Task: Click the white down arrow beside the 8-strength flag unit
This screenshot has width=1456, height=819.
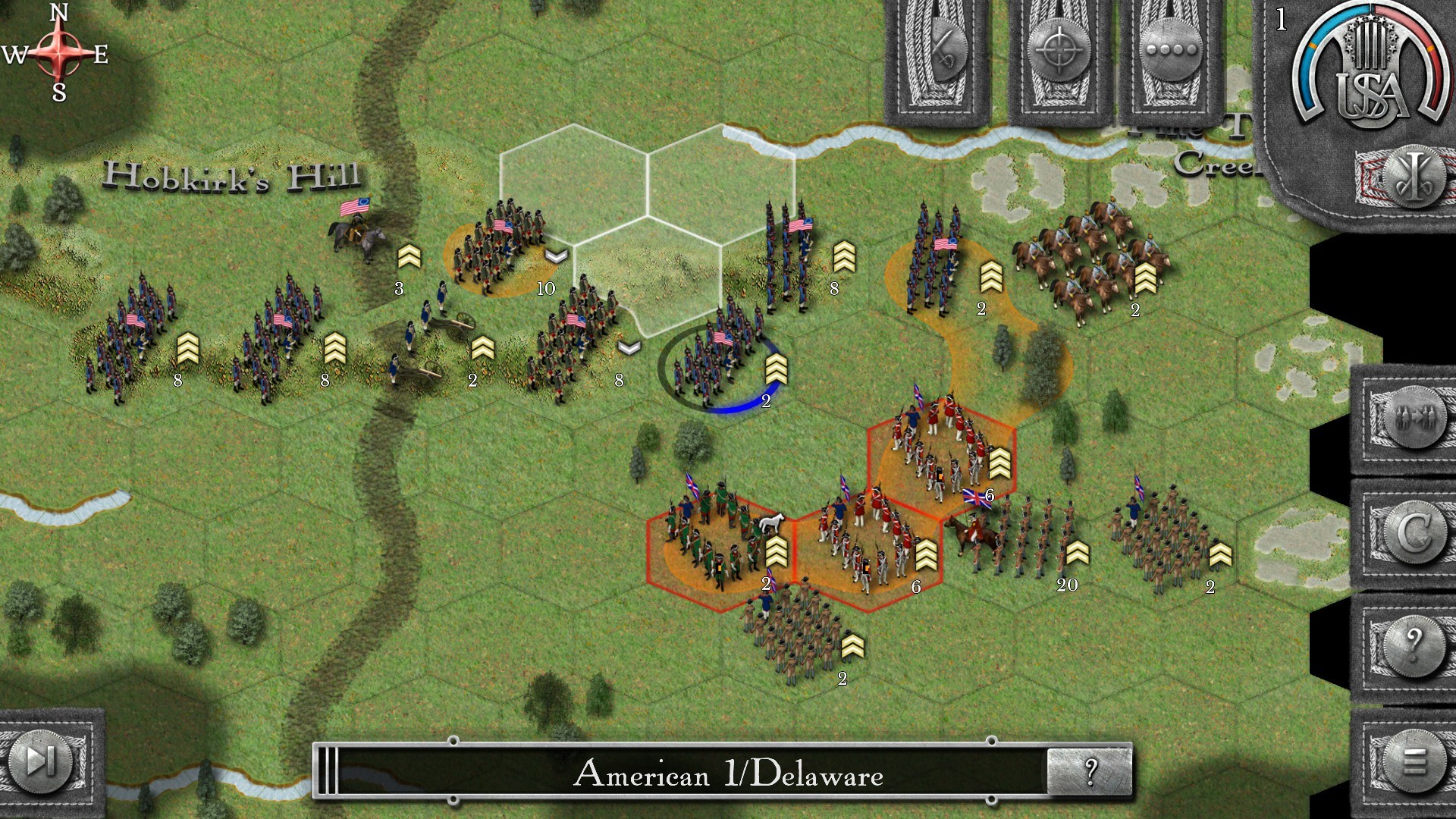Action: (628, 349)
